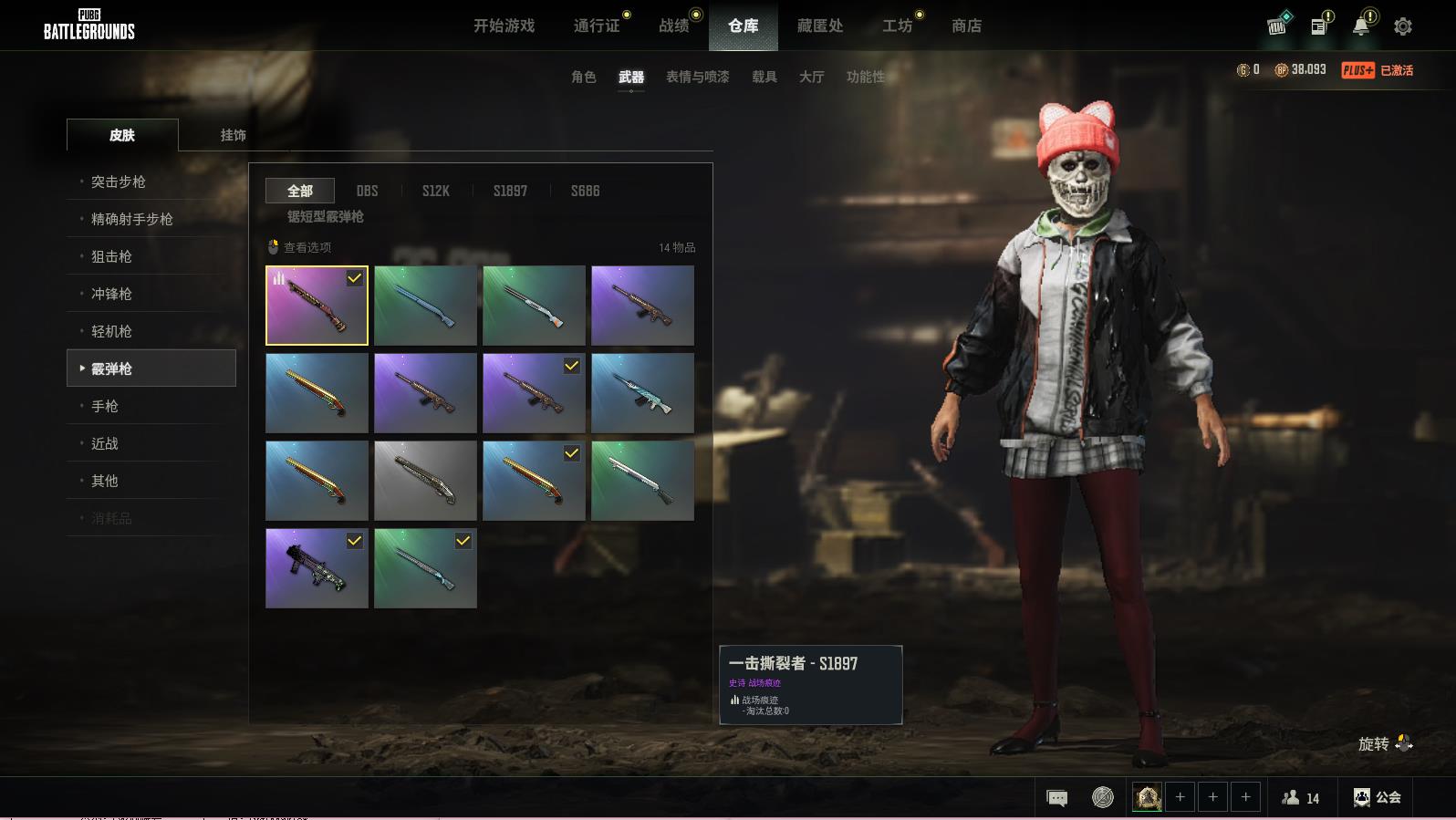Image resolution: width=1456 pixels, height=820 pixels.
Task: Choose the 突击步枪 weapon category
Action: [x=118, y=182]
